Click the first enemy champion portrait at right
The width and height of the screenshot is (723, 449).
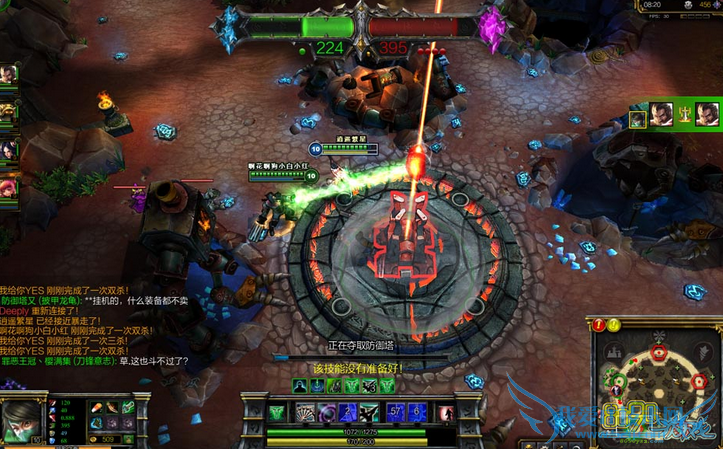point(660,111)
